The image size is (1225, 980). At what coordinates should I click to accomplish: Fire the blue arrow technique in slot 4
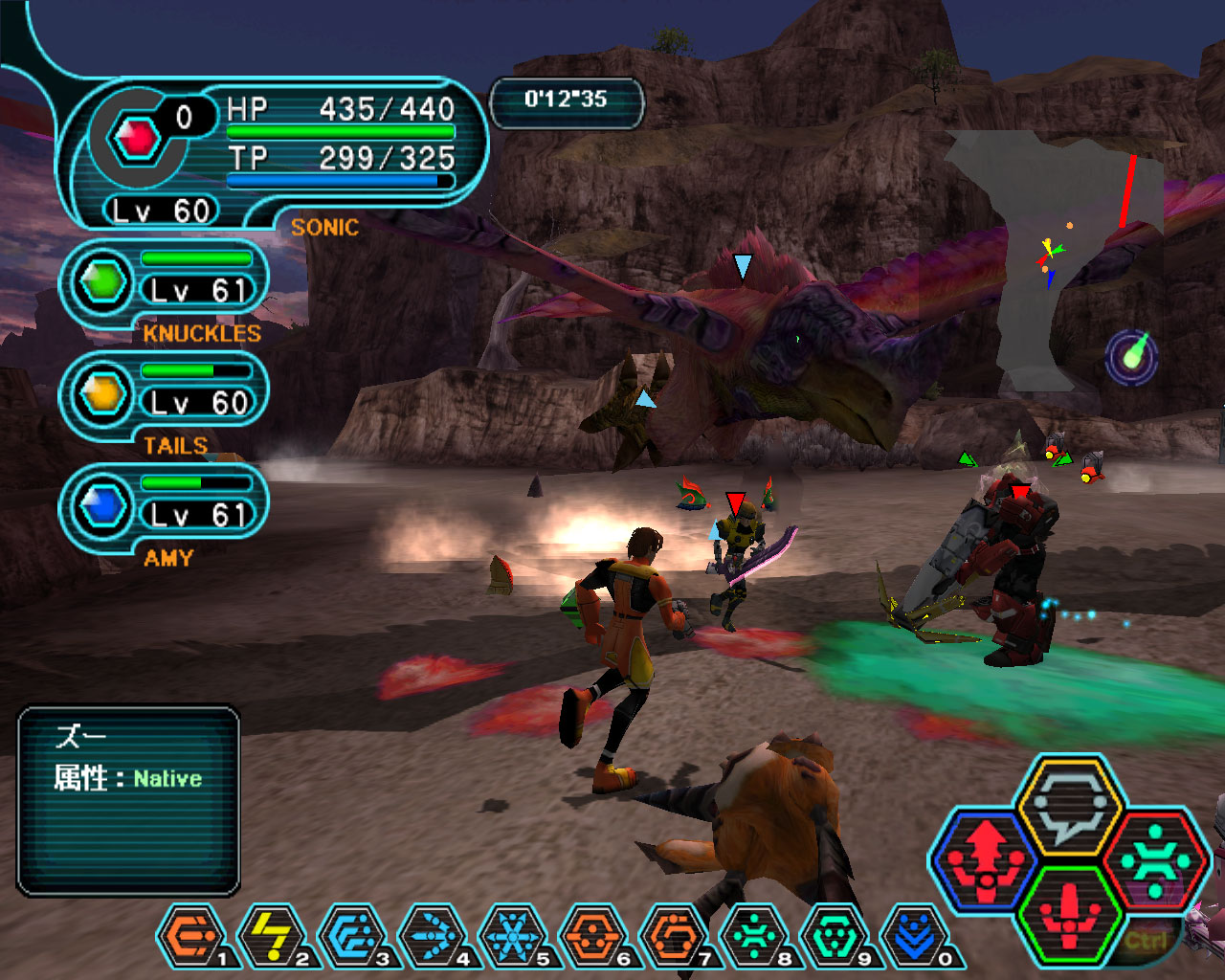(x=433, y=936)
